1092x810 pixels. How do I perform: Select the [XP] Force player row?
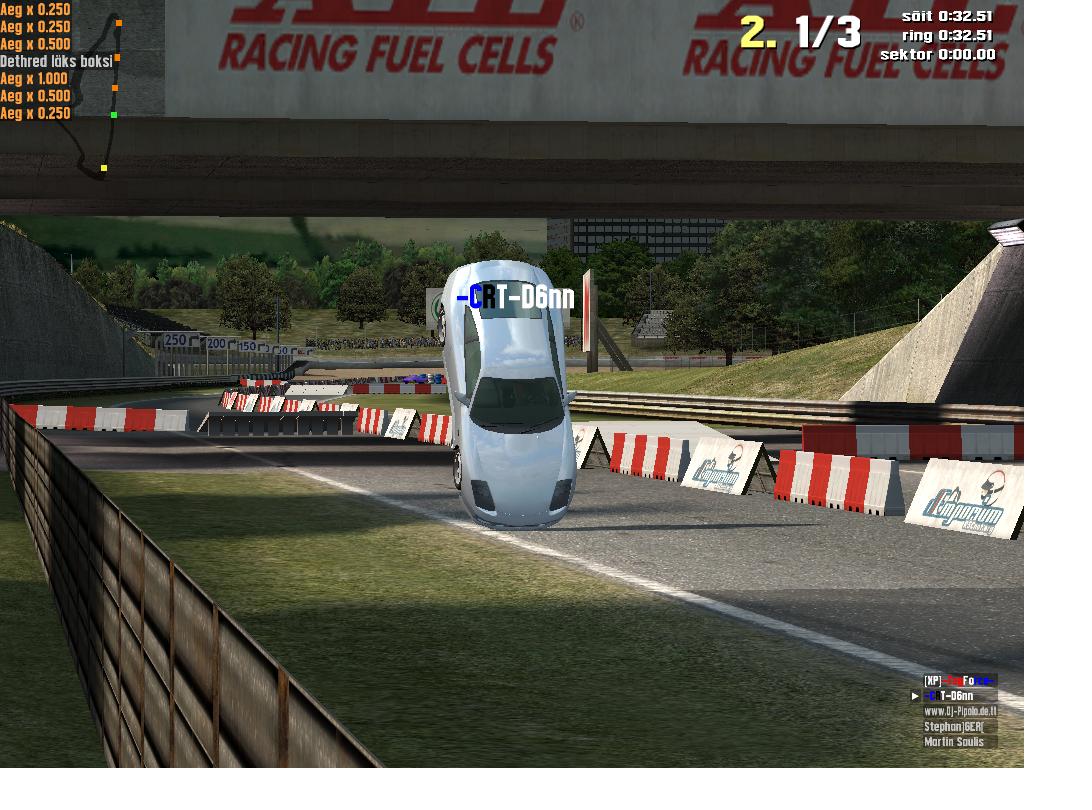(x=959, y=681)
